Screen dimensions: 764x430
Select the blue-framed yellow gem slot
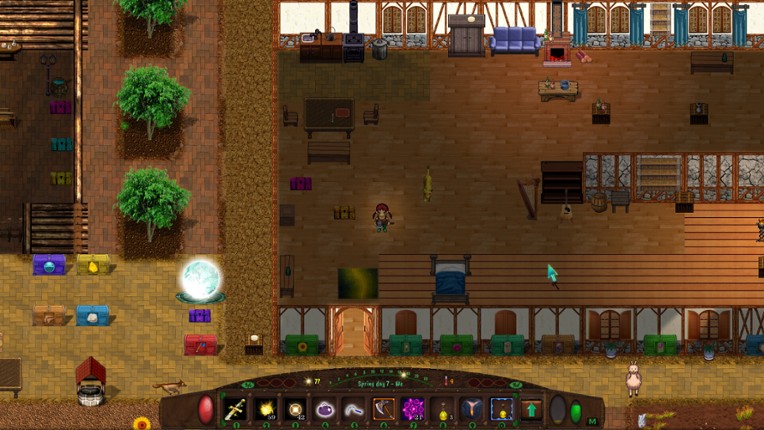502,409
